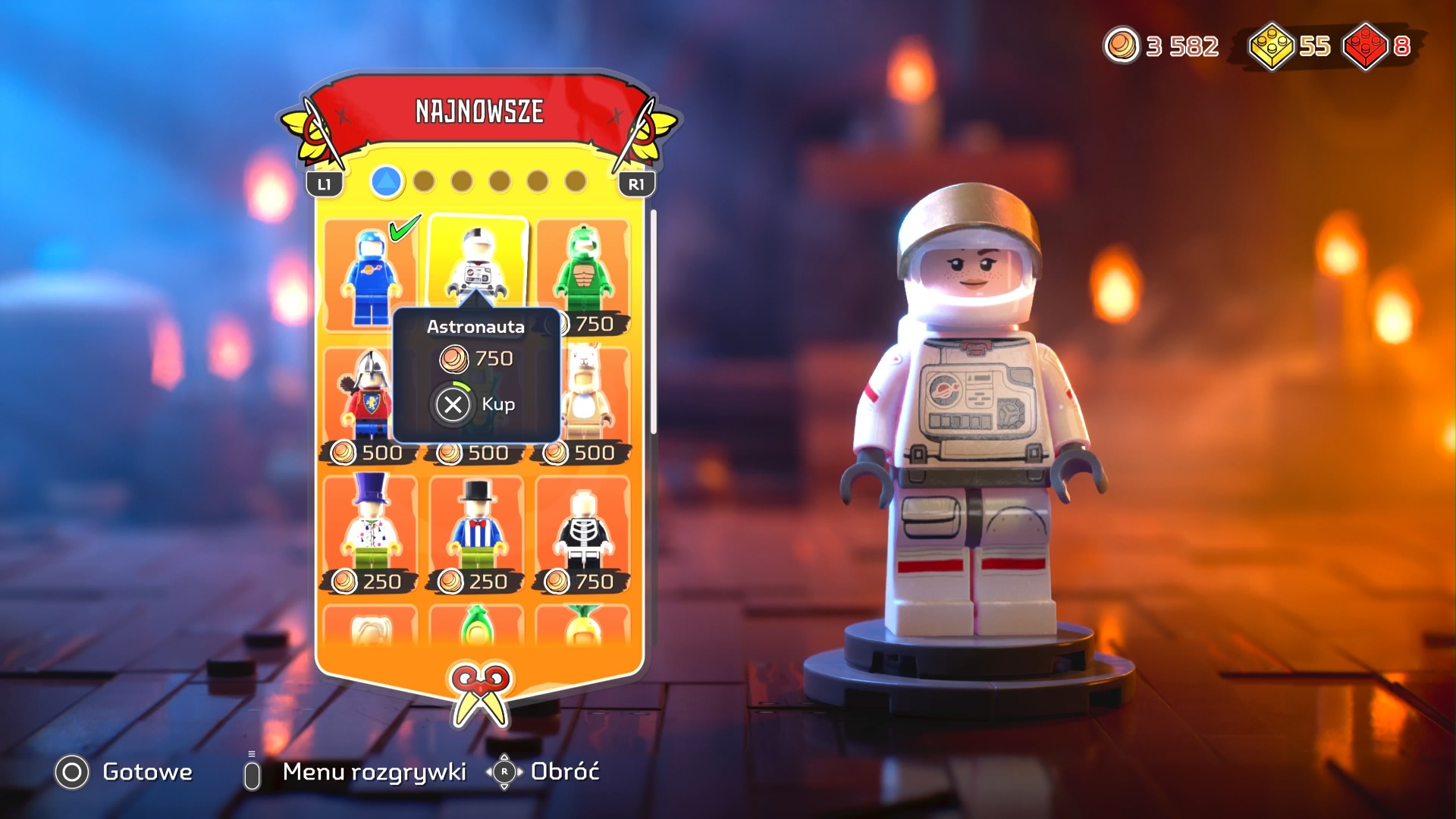Image resolution: width=1456 pixels, height=819 pixels.
Task: Select the green dinosaur costume for 750
Action: coord(583,273)
